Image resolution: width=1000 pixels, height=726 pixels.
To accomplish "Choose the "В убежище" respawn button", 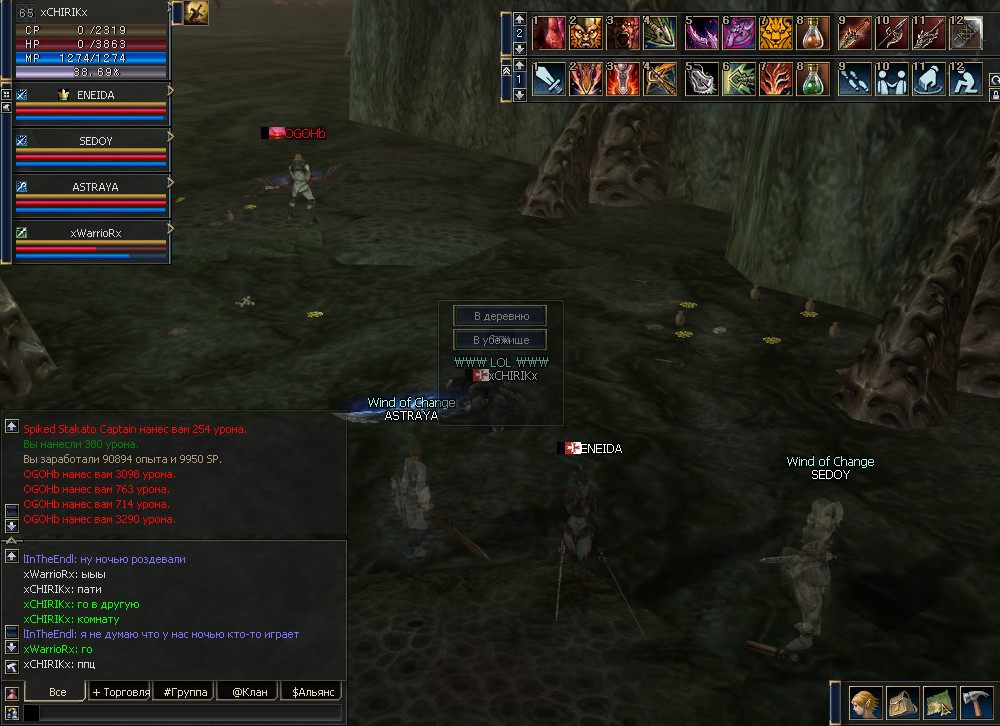I will click(x=500, y=340).
